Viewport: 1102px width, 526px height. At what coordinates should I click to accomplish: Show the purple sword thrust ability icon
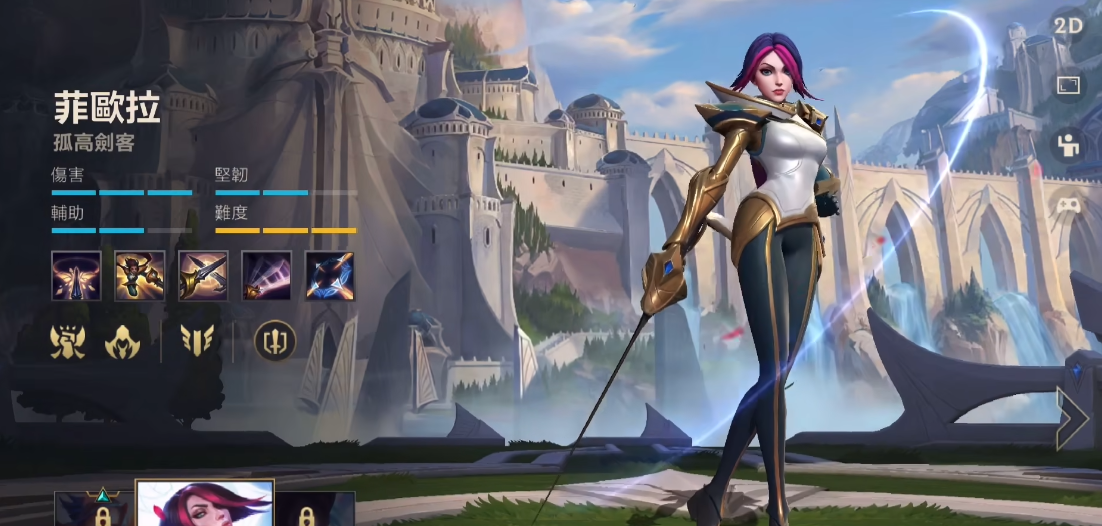(x=266, y=276)
